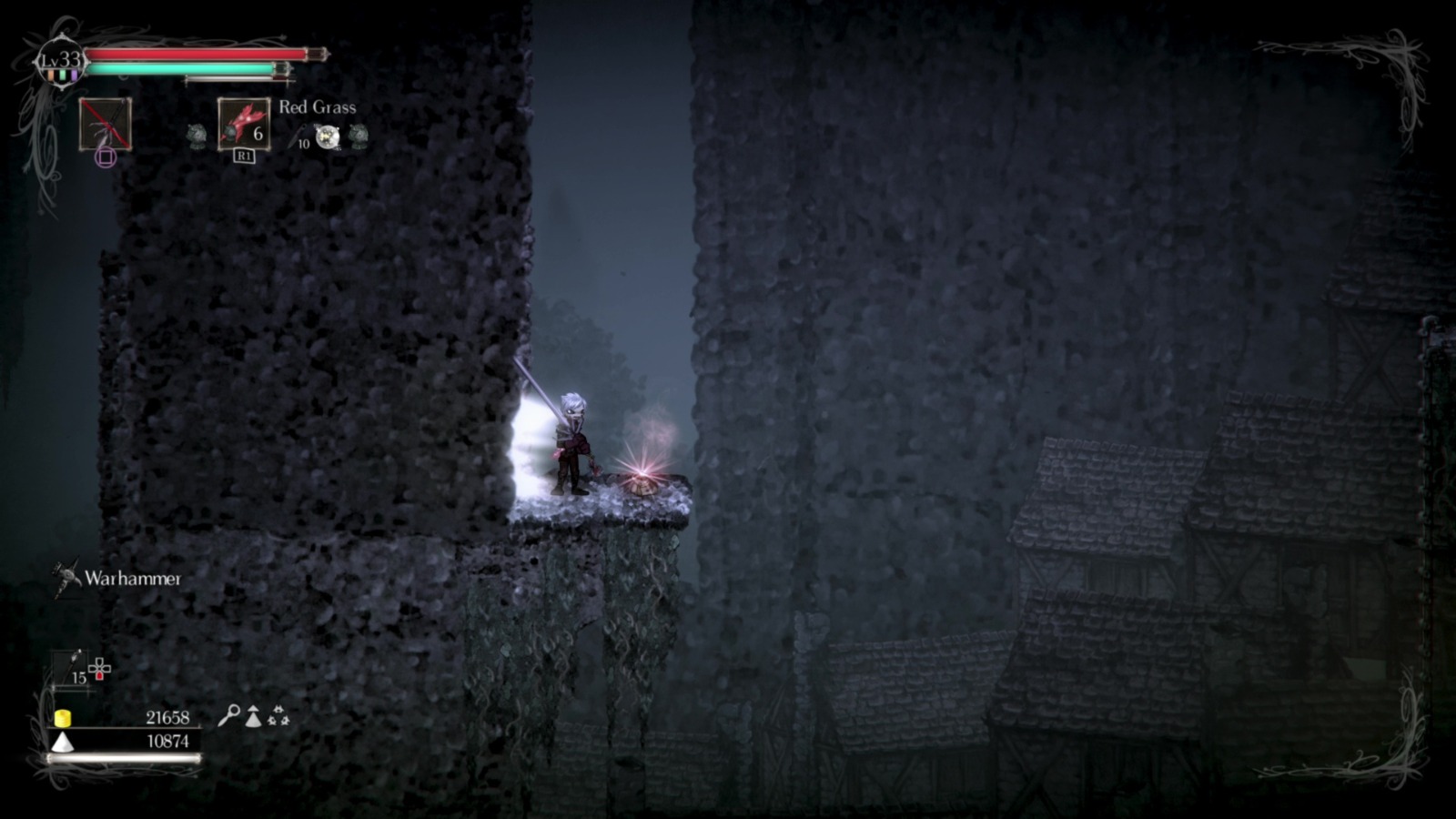The width and height of the screenshot is (1456, 819).
Task: Click the Warhammer weapon icon
Action: click(x=66, y=576)
